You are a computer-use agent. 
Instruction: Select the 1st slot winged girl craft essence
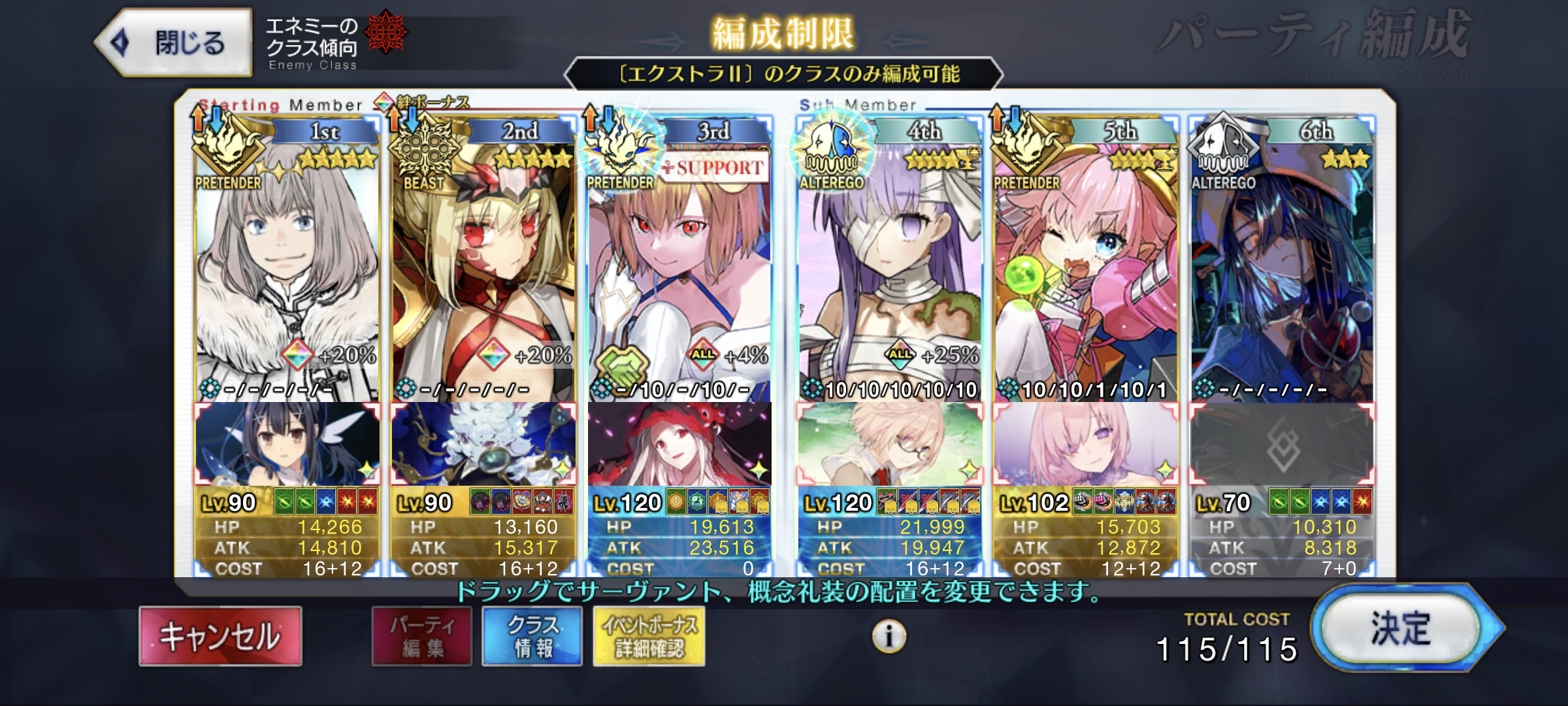click(287, 446)
